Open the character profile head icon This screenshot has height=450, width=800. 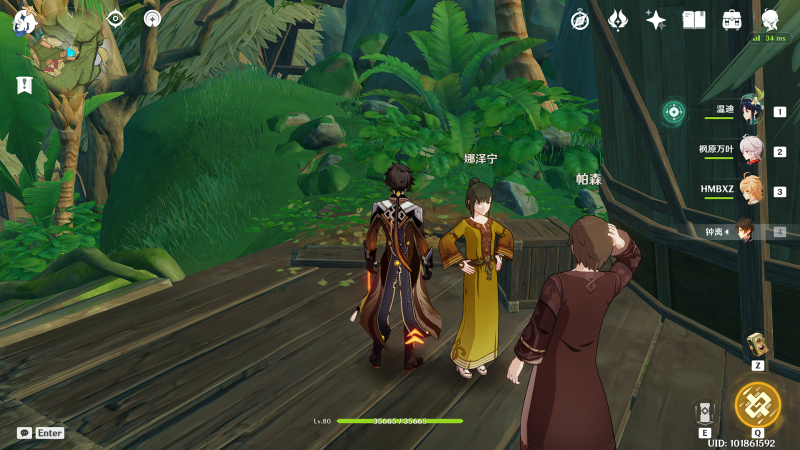pyautogui.click(x=771, y=20)
